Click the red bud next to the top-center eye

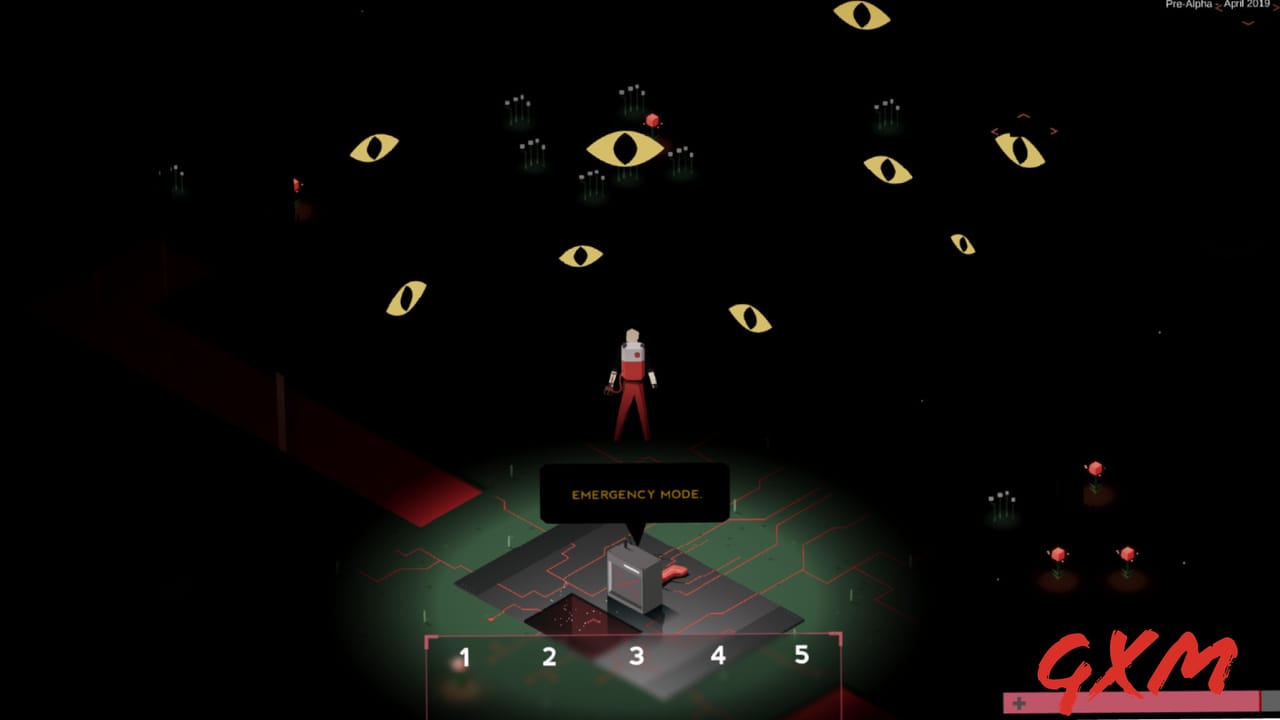652,120
